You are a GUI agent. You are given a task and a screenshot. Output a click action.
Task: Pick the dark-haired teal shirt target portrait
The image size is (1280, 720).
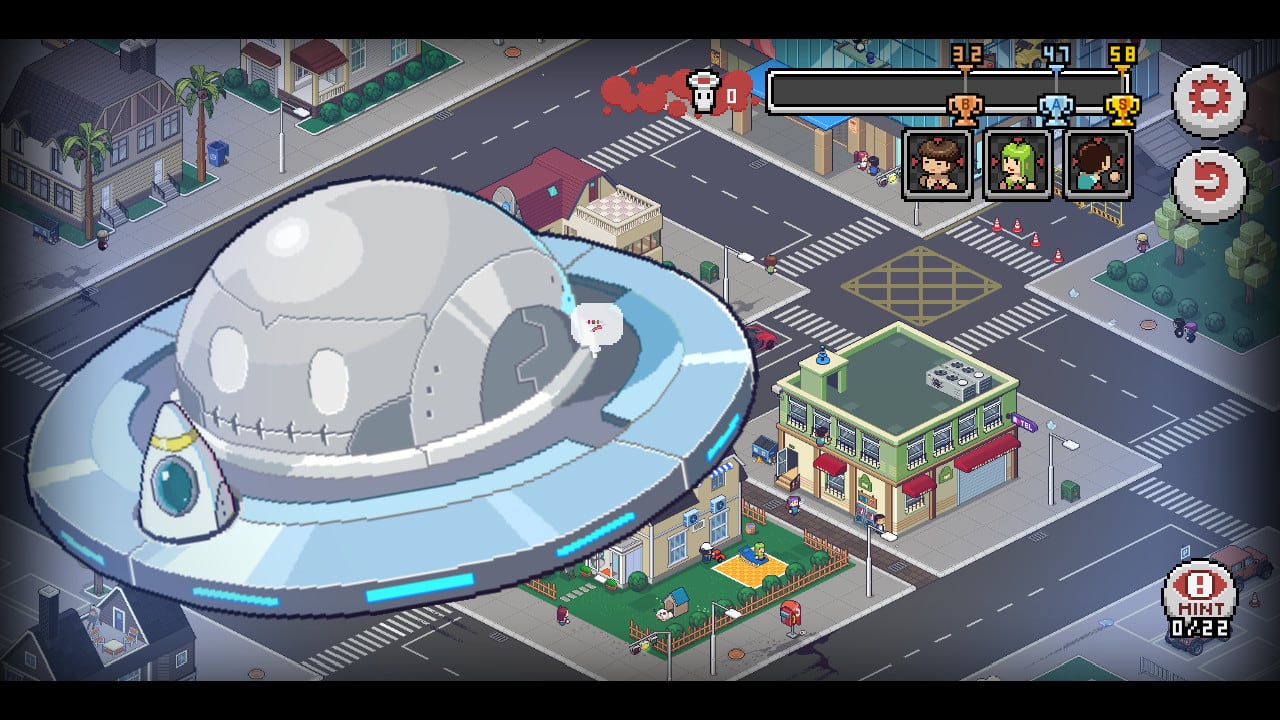(1098, 164)
